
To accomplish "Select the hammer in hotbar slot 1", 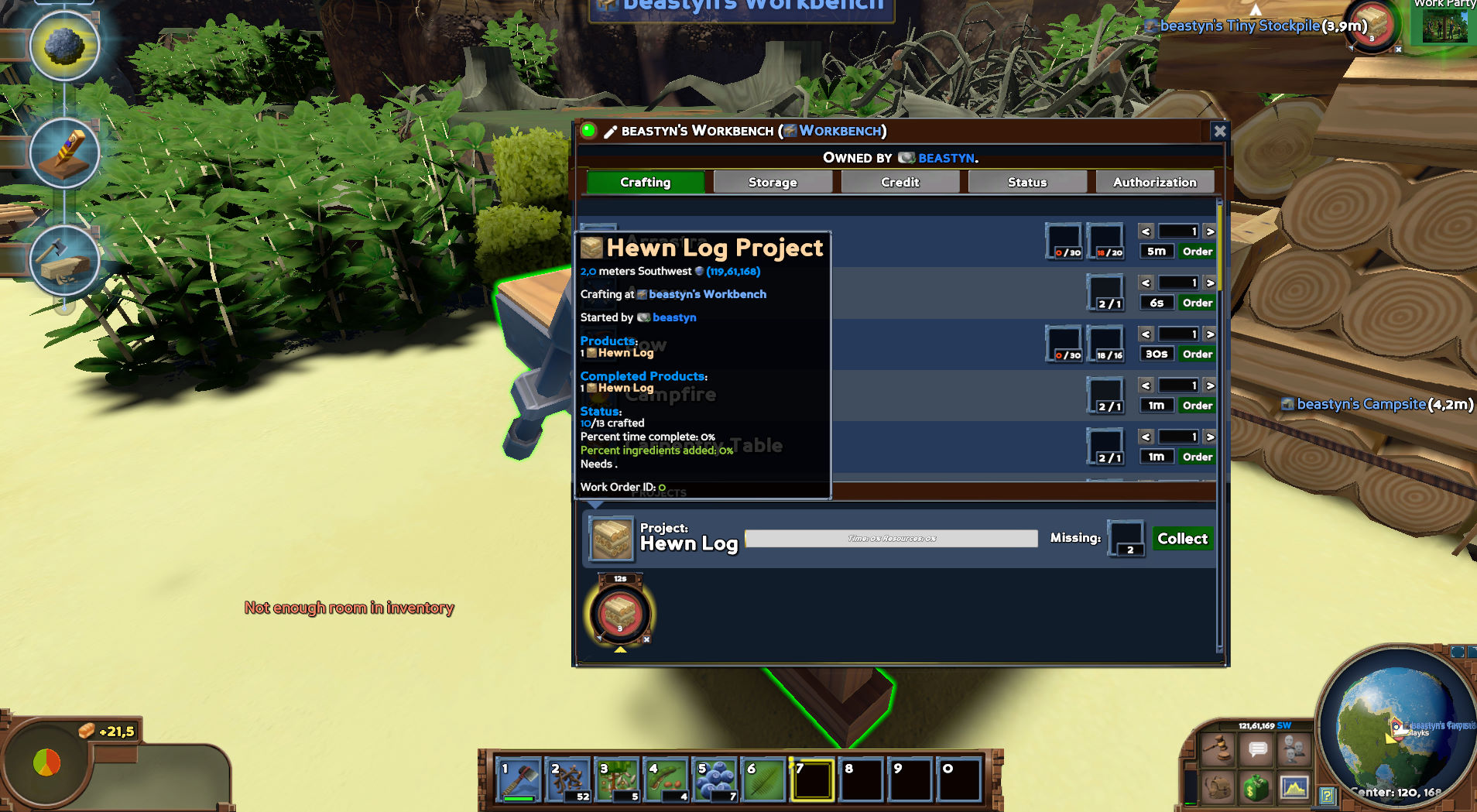I will click(517, 778).
